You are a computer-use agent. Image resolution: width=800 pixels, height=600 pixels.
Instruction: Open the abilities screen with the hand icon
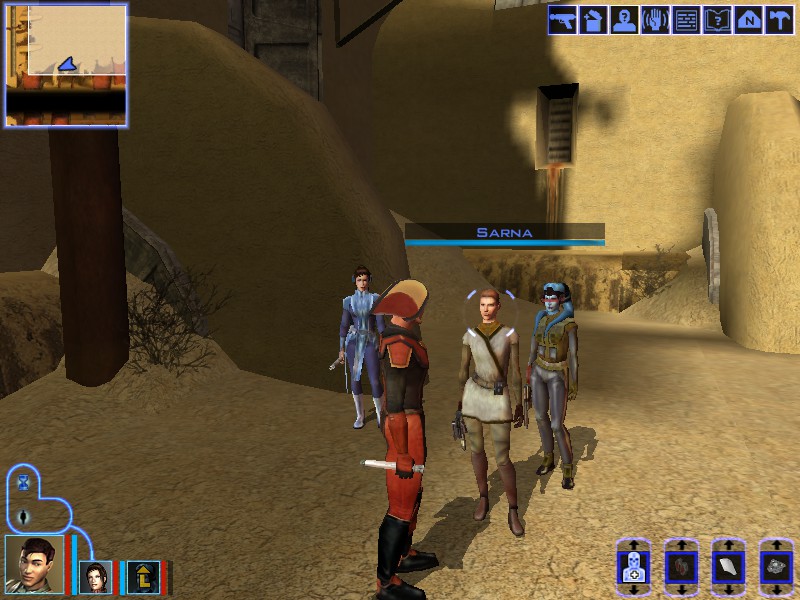pos(655,20)
